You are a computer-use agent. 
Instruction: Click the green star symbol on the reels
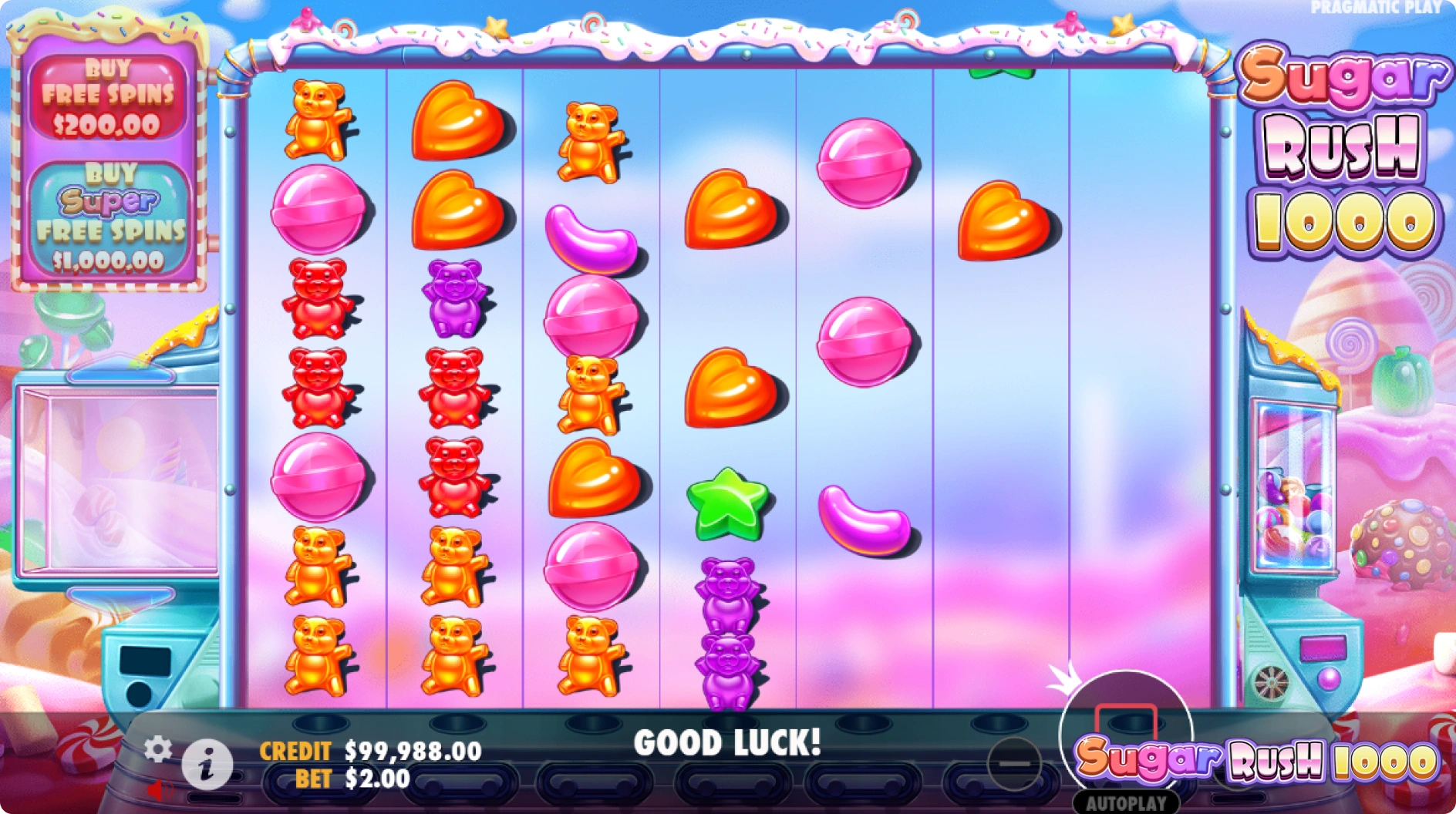[726, 503]
